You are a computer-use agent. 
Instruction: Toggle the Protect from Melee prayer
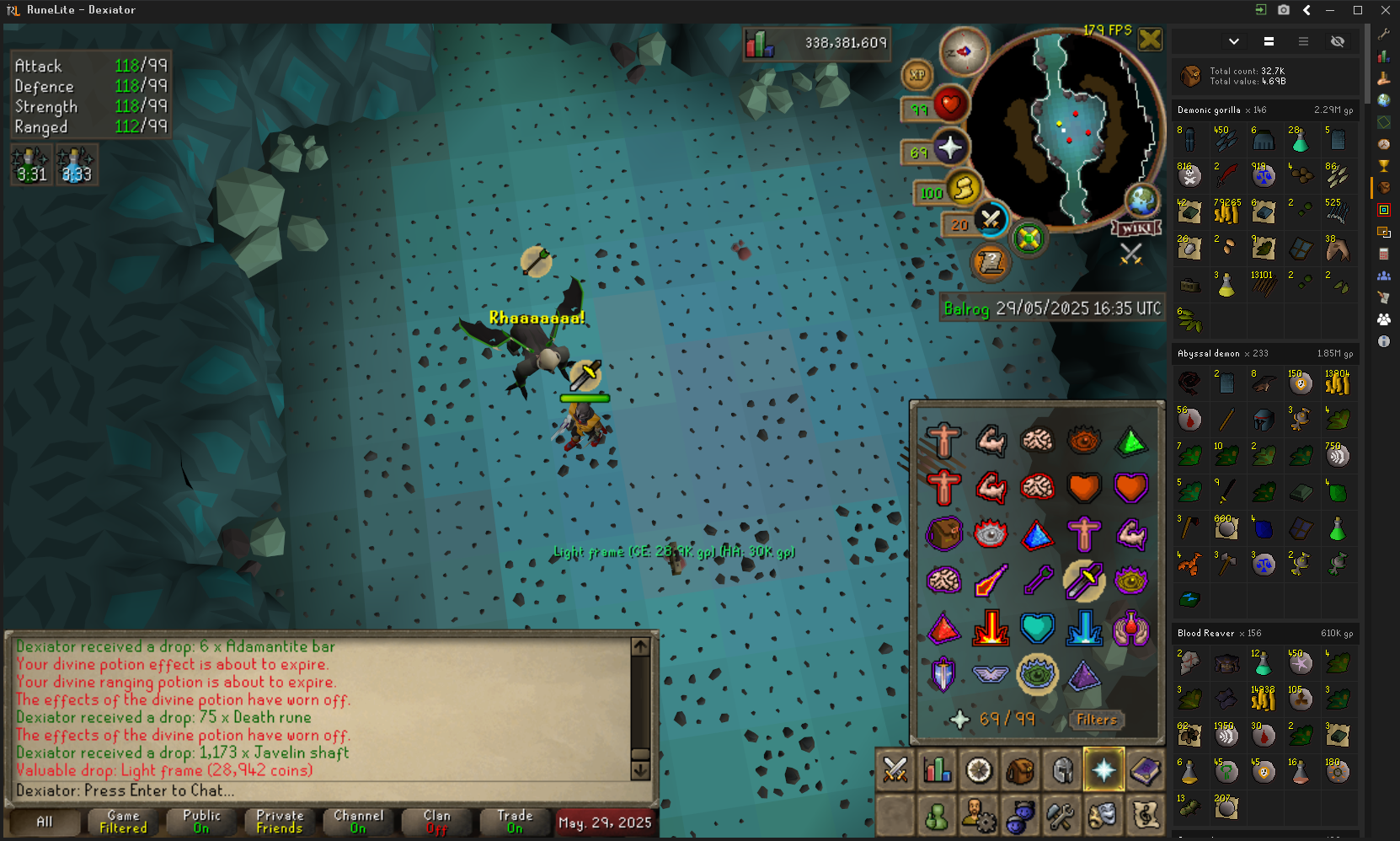(1083, 580)
